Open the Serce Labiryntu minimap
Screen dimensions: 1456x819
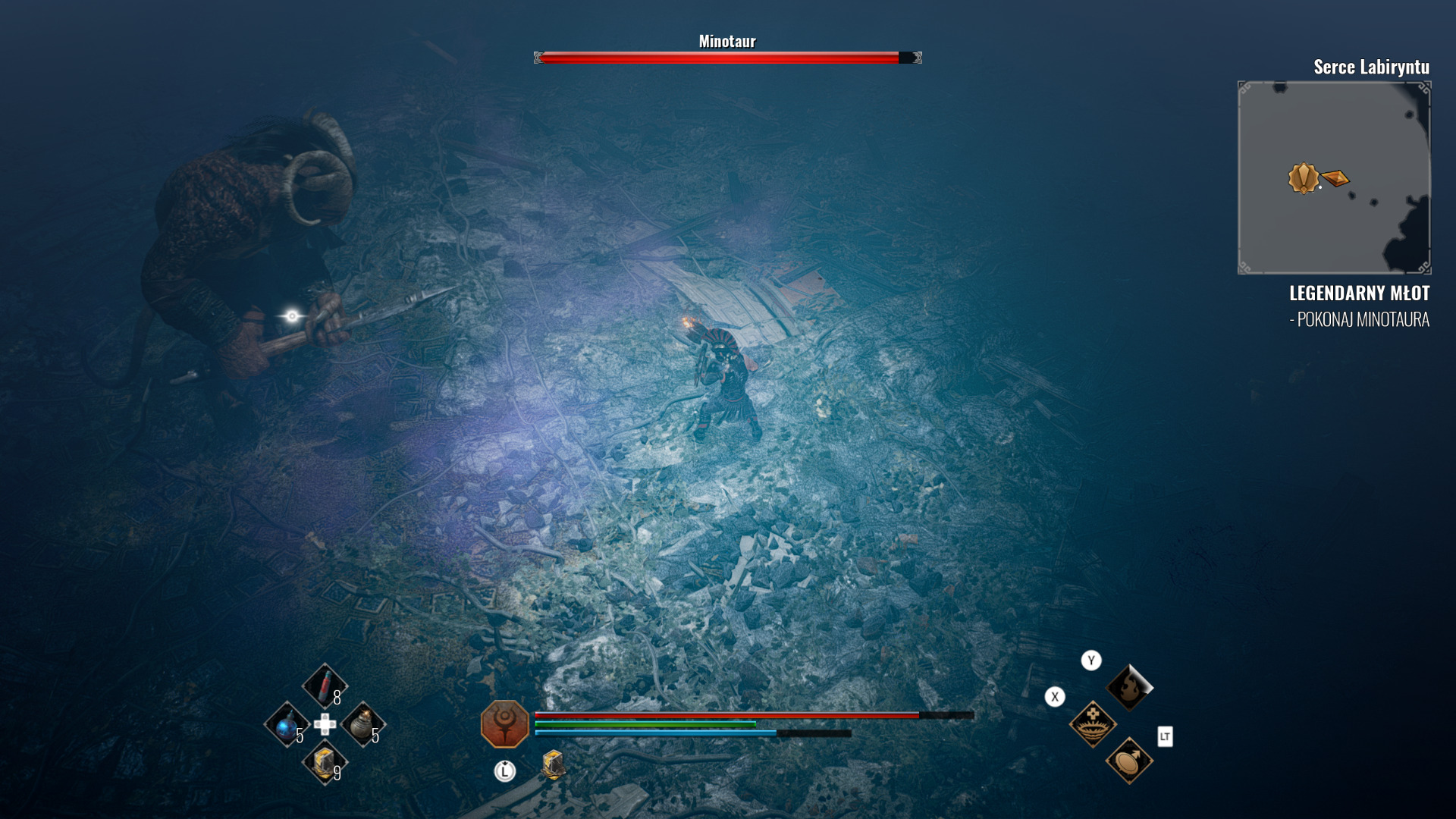(x=1334, y=177)
